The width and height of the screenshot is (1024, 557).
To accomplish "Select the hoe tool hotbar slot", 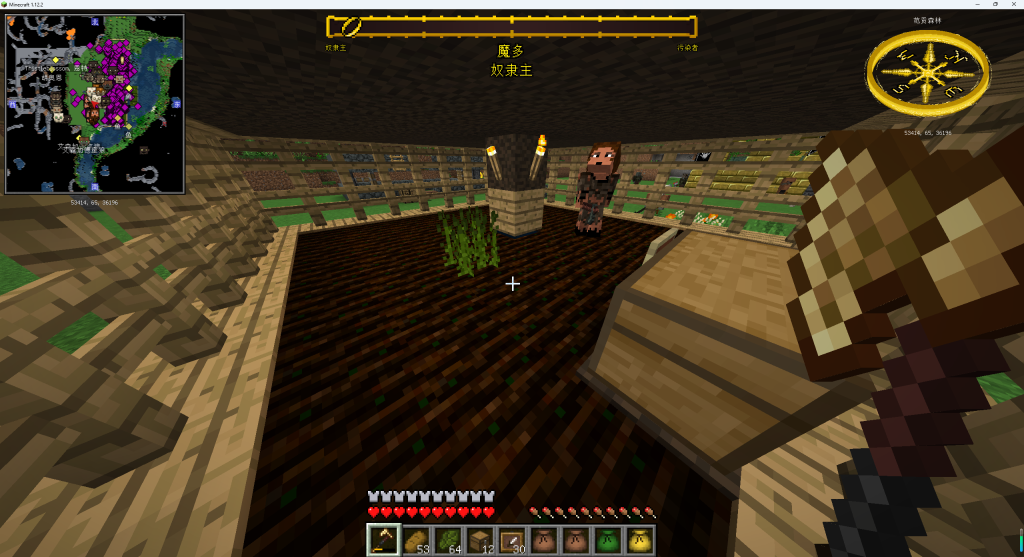I will pyautogui.click(x=383, y=540).
